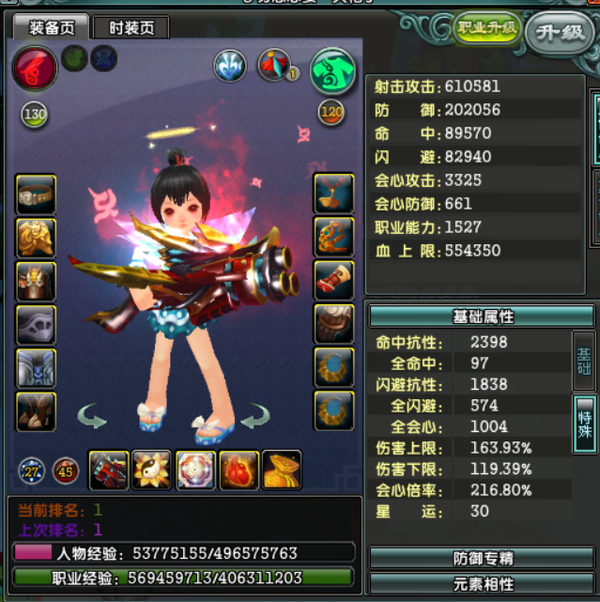Select the red cannon weapon slot

108,470
